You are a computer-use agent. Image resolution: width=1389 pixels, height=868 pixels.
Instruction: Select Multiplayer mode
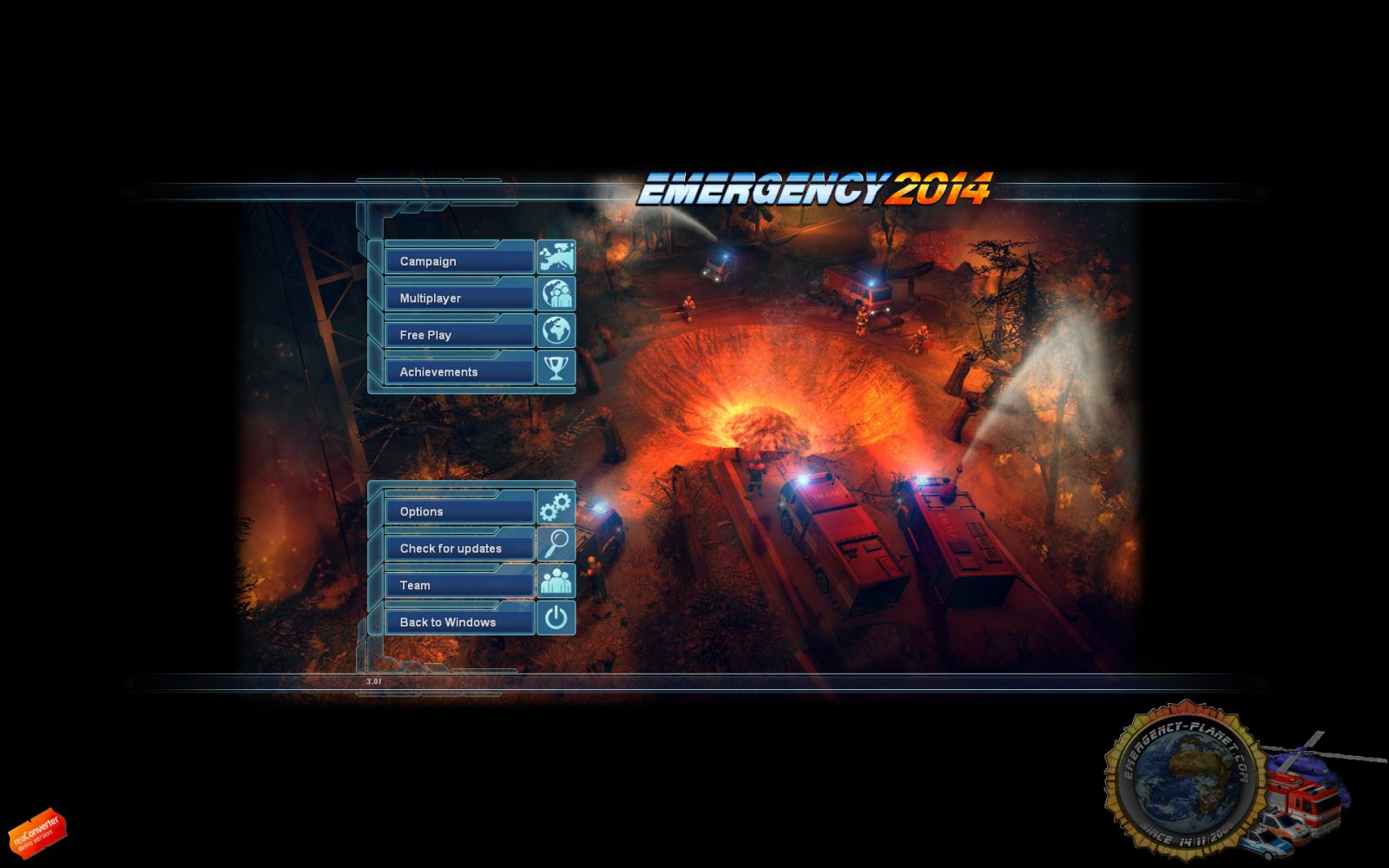[x=458, y=298]
